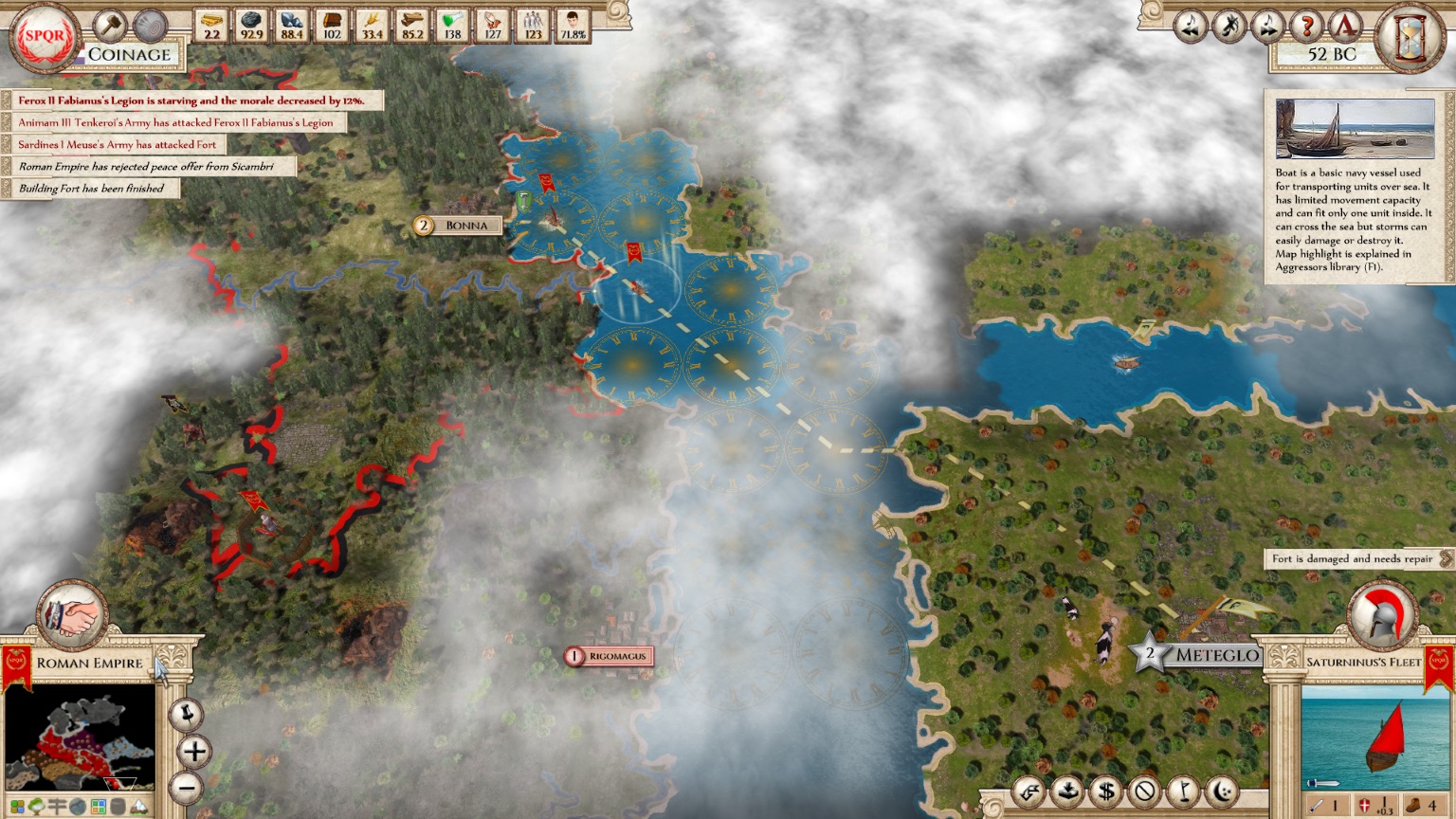The image size is (1456, 819).
Task: Toggle the mountain terrain overlay below the minimap
Action: [139, 806]
